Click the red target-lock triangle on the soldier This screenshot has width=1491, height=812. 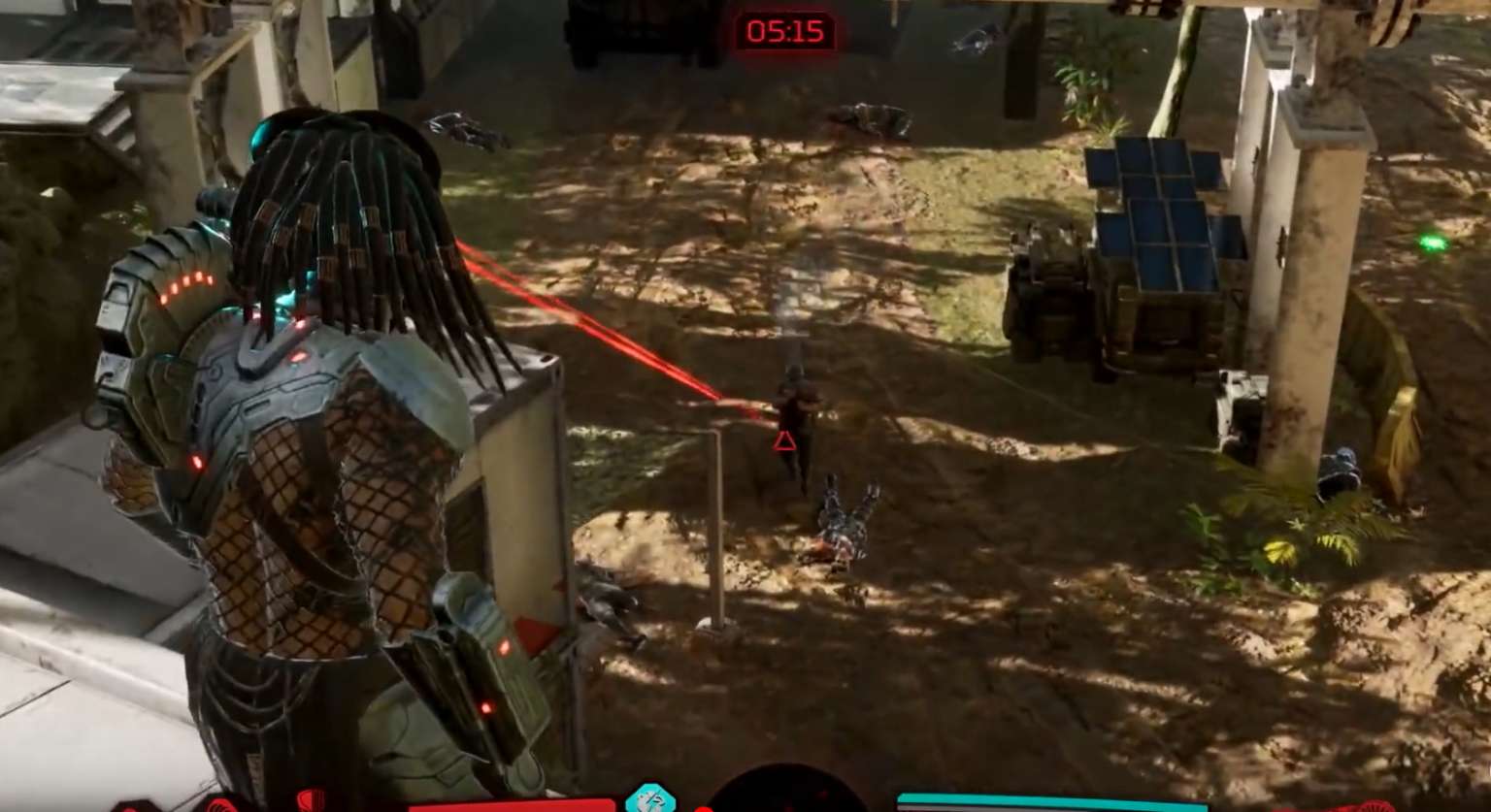[782, 442]
